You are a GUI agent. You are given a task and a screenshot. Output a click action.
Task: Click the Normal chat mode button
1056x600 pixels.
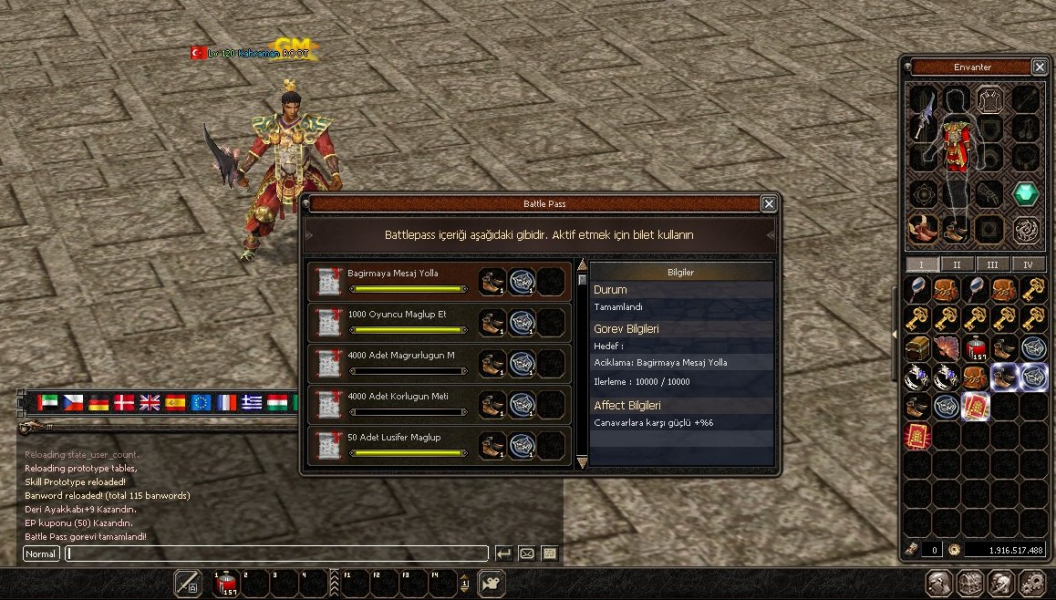41,553
